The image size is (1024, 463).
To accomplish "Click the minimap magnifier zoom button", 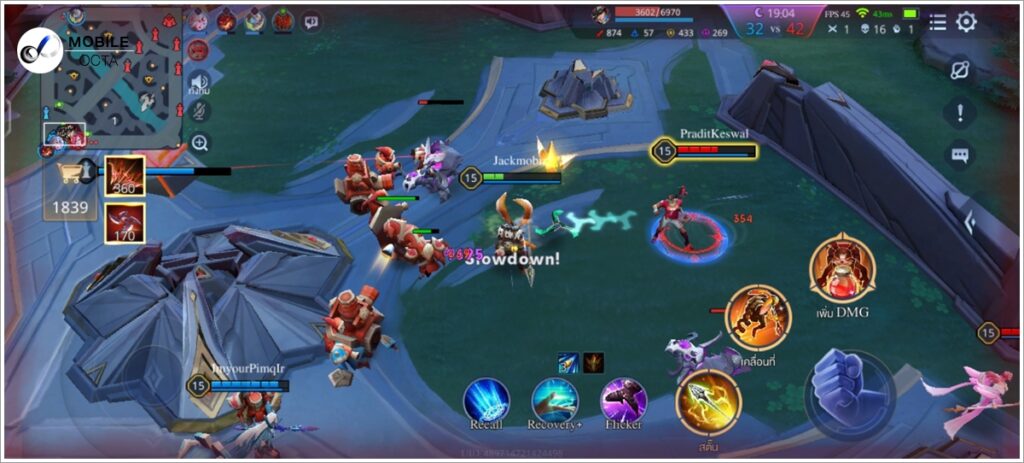I will click(x=200, y=143).
